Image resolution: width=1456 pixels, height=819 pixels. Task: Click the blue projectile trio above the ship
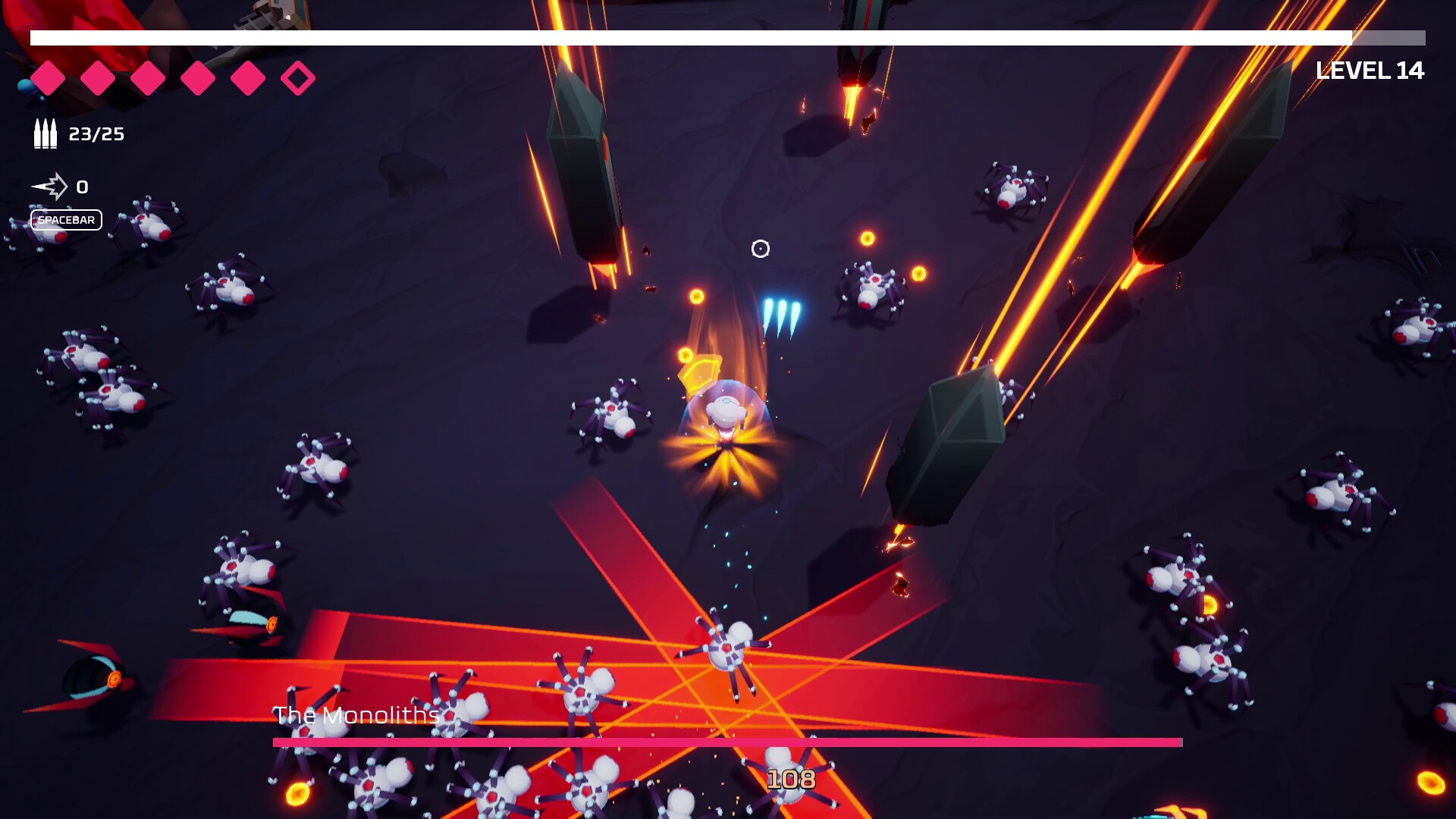781,311
